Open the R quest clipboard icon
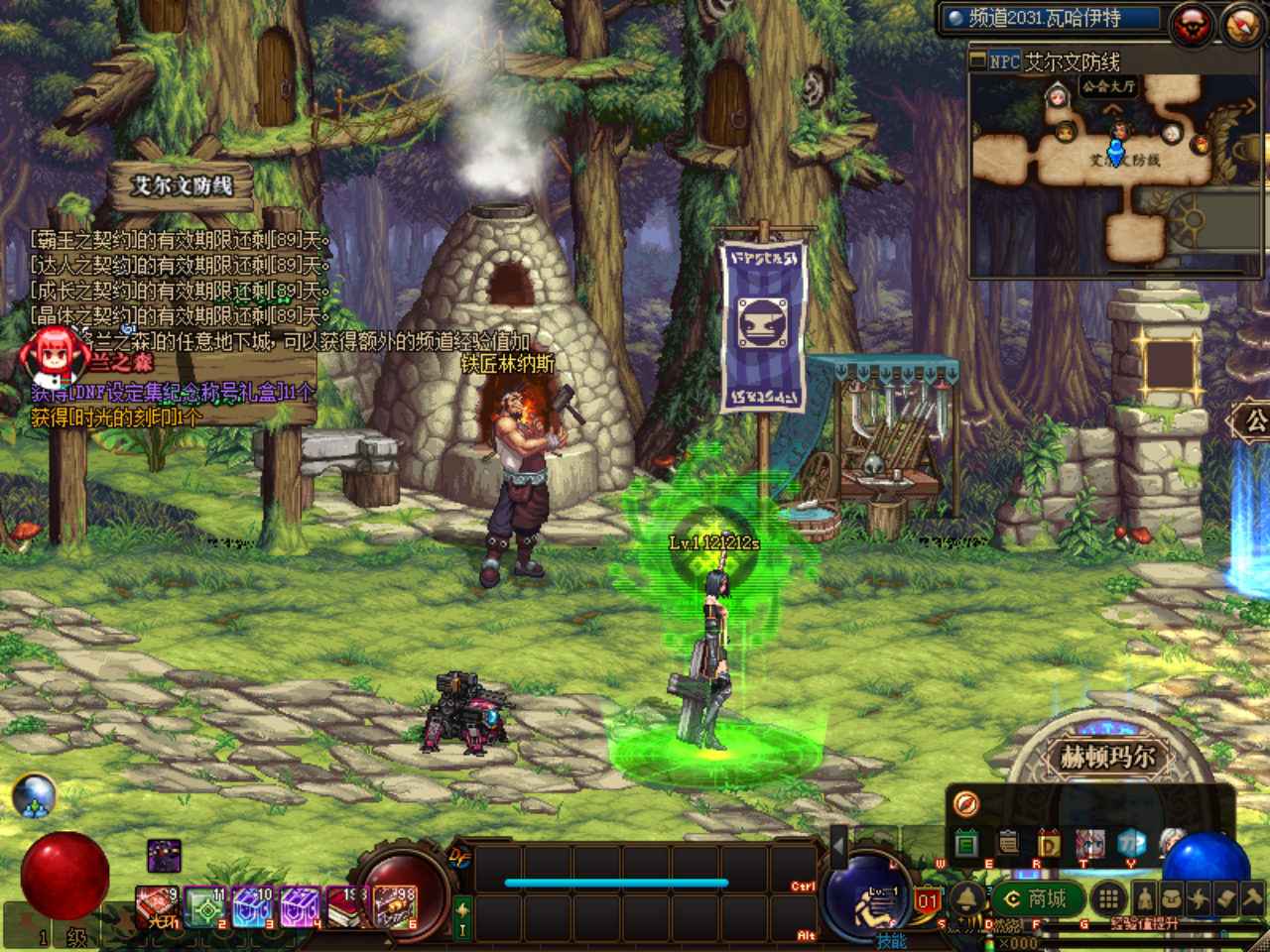The width and height of the screenshot is (1270, 952). pos(1008,844)
